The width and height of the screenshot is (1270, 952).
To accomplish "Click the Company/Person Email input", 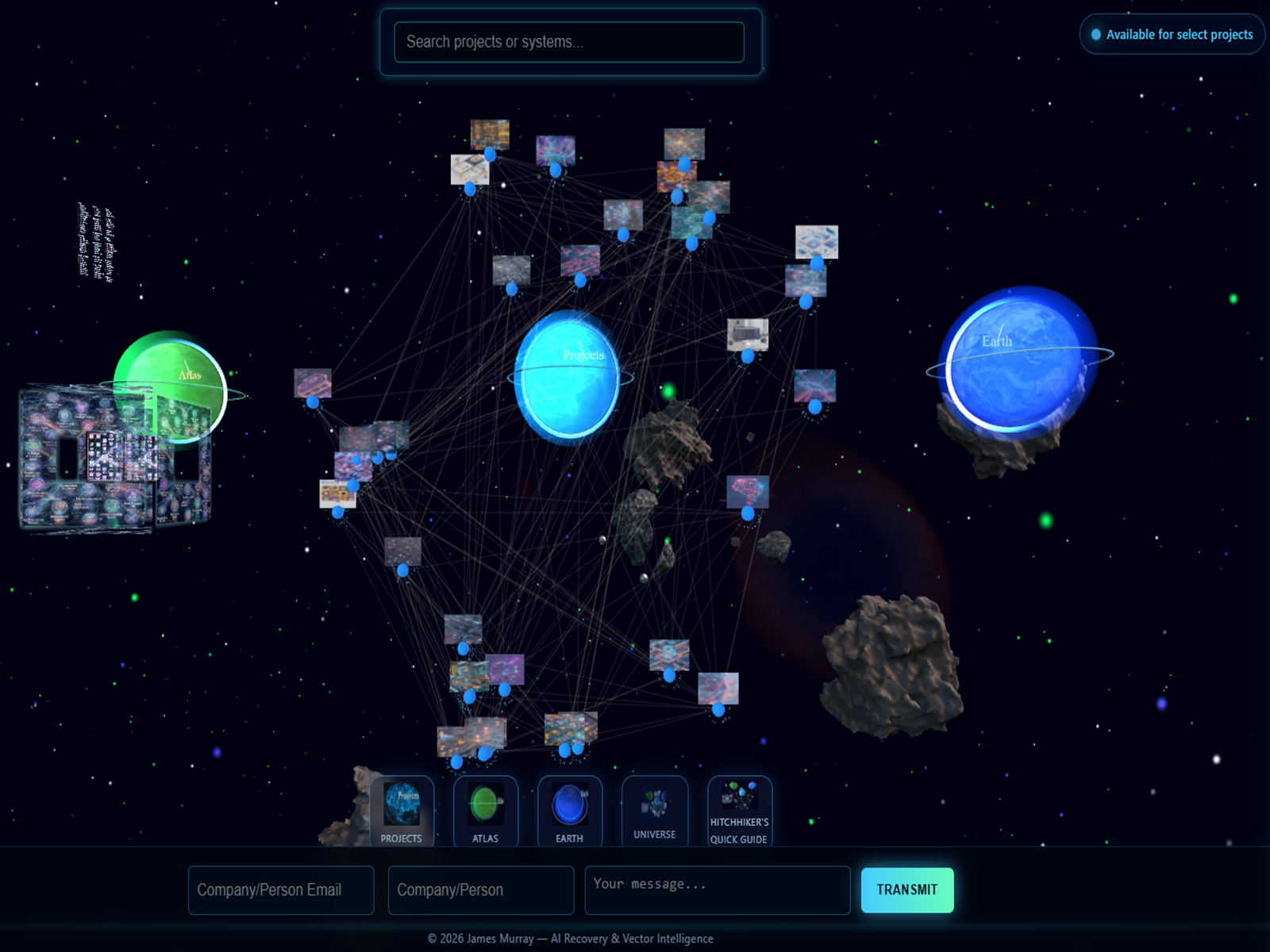I will point(281,890).
